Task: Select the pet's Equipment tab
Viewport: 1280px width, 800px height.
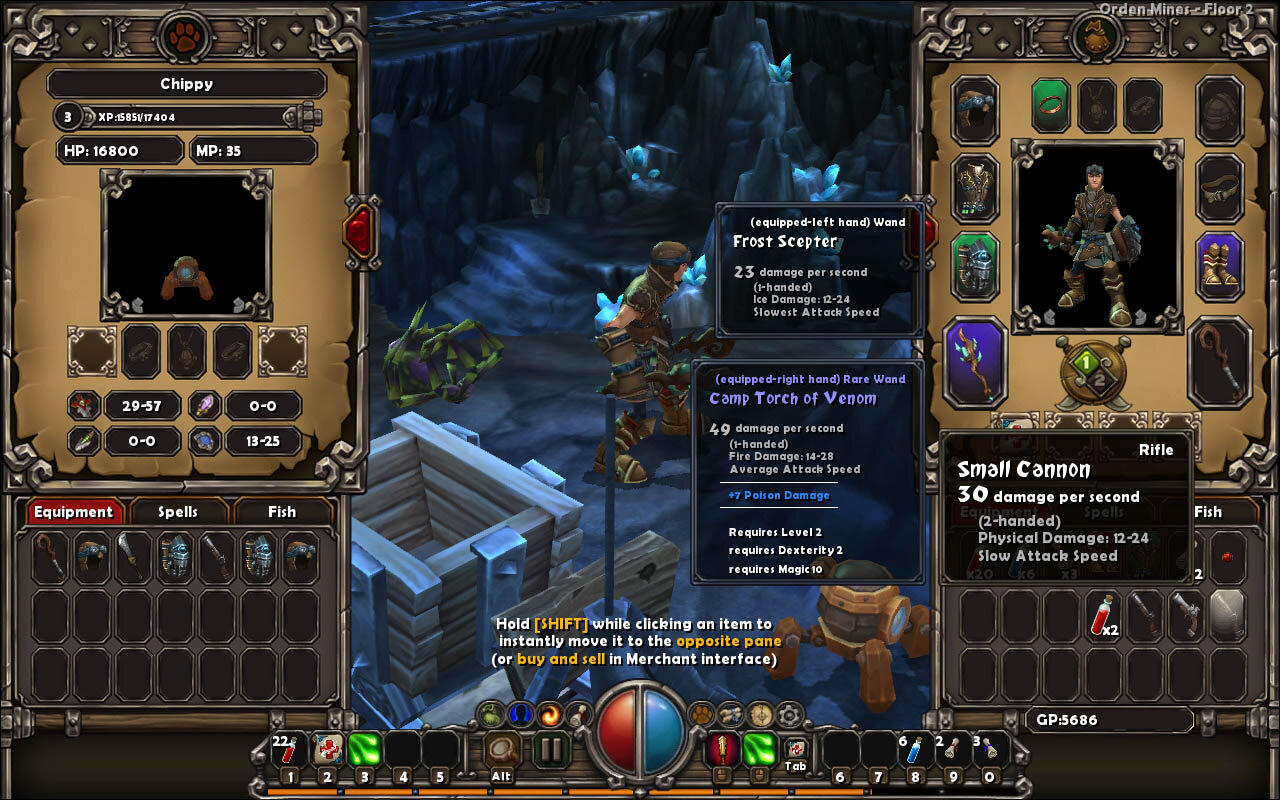Action: (x=74, y=512)
